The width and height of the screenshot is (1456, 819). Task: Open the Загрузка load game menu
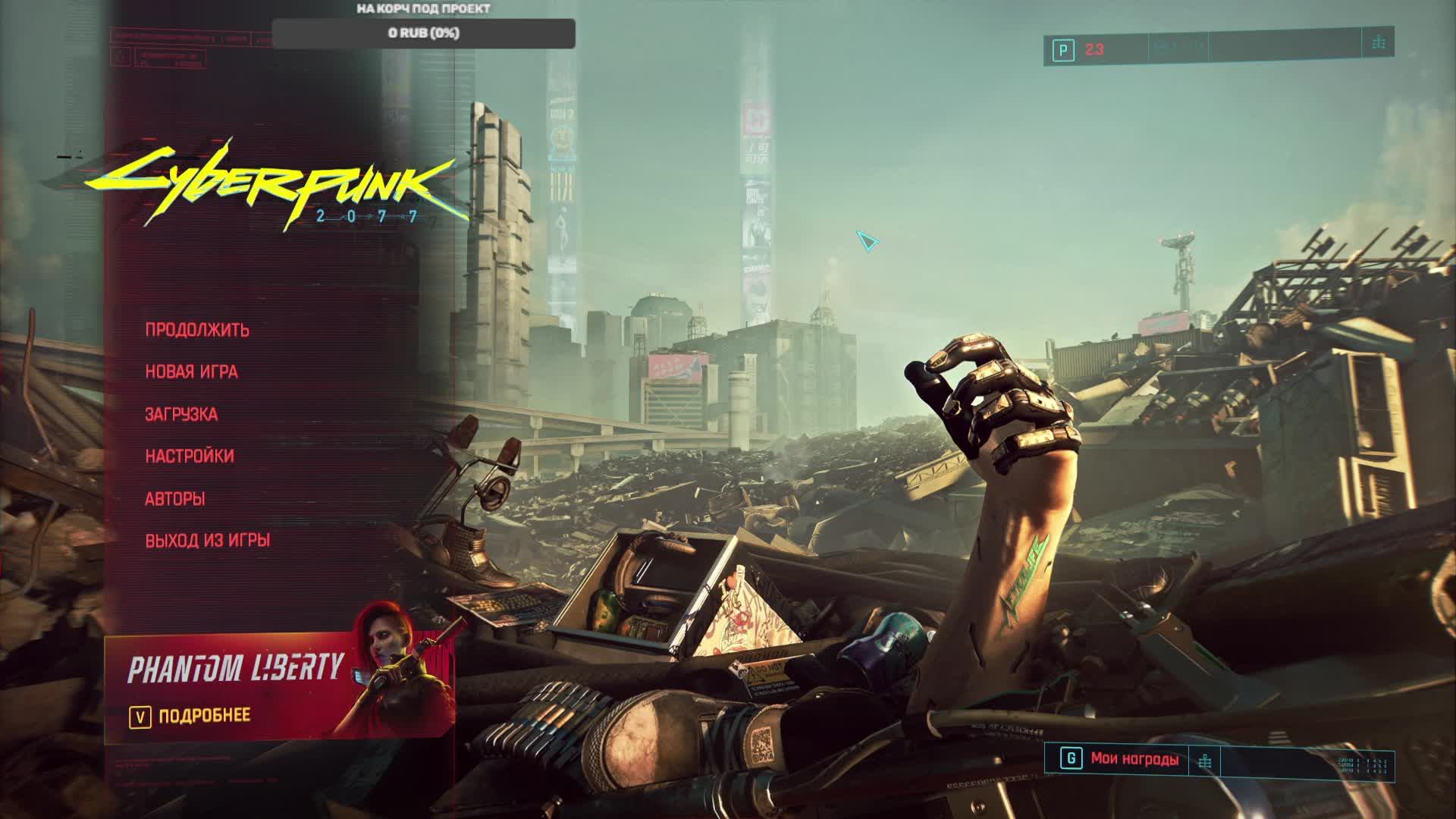point(181,414)
